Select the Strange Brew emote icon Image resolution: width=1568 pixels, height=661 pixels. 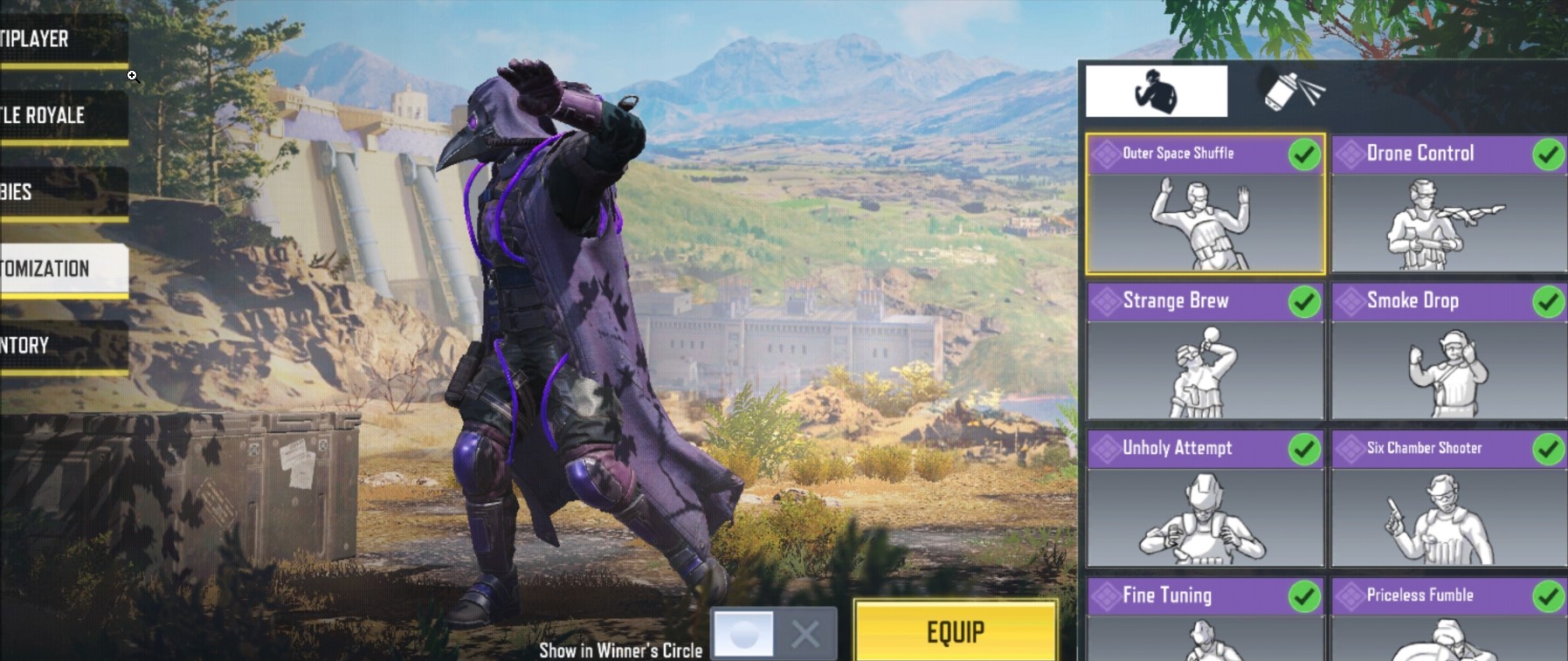1205,371
